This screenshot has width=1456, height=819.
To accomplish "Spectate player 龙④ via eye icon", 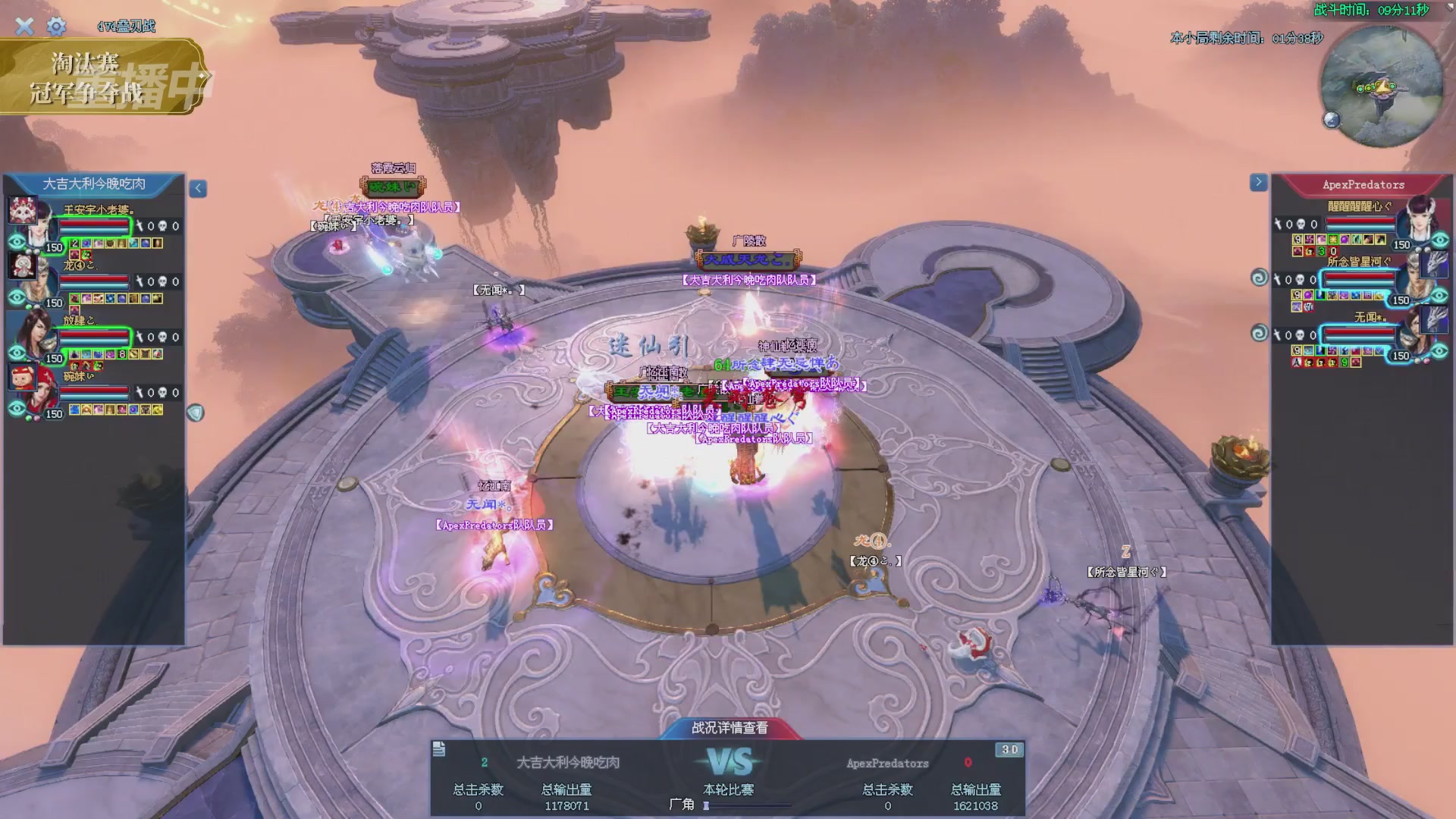I will pos(17,297).
